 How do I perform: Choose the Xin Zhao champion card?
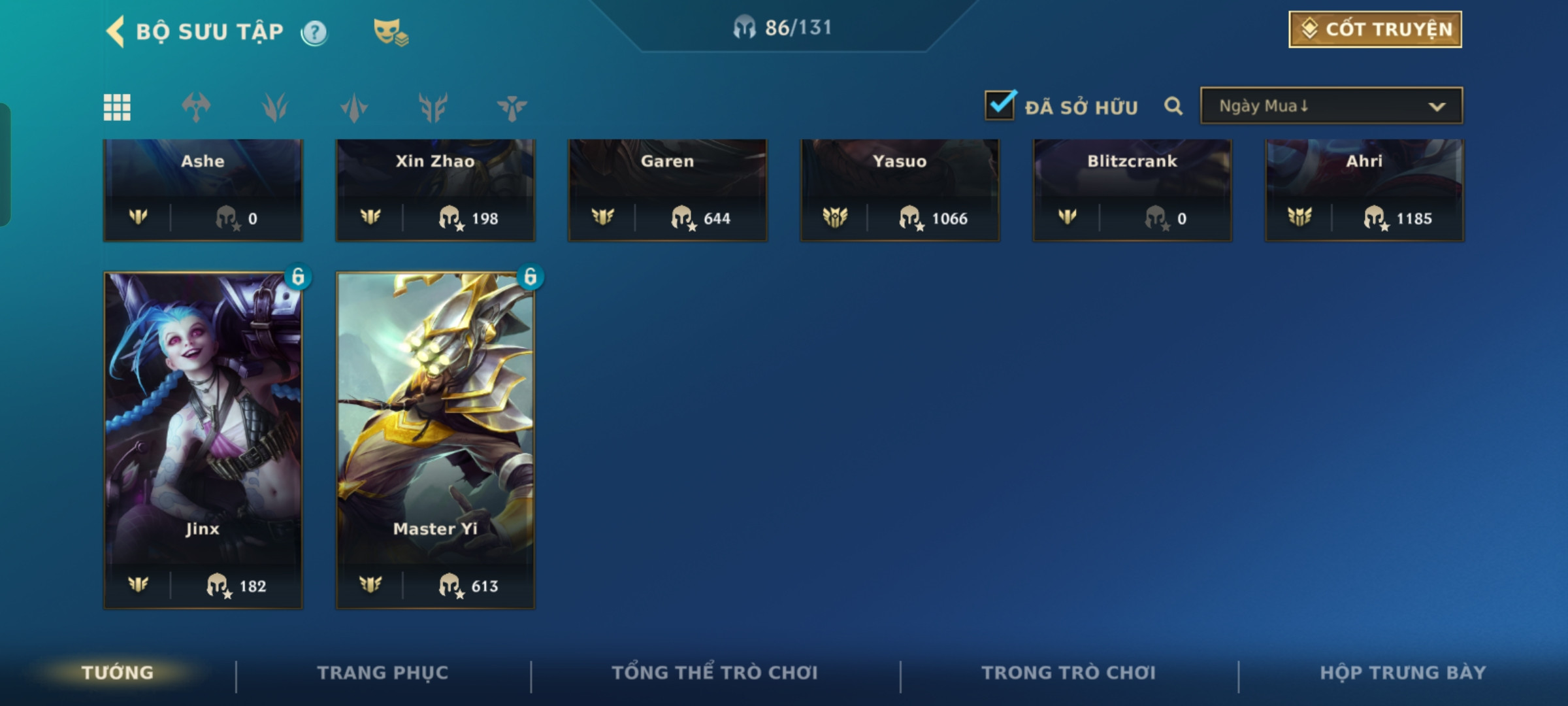(435, 190)
